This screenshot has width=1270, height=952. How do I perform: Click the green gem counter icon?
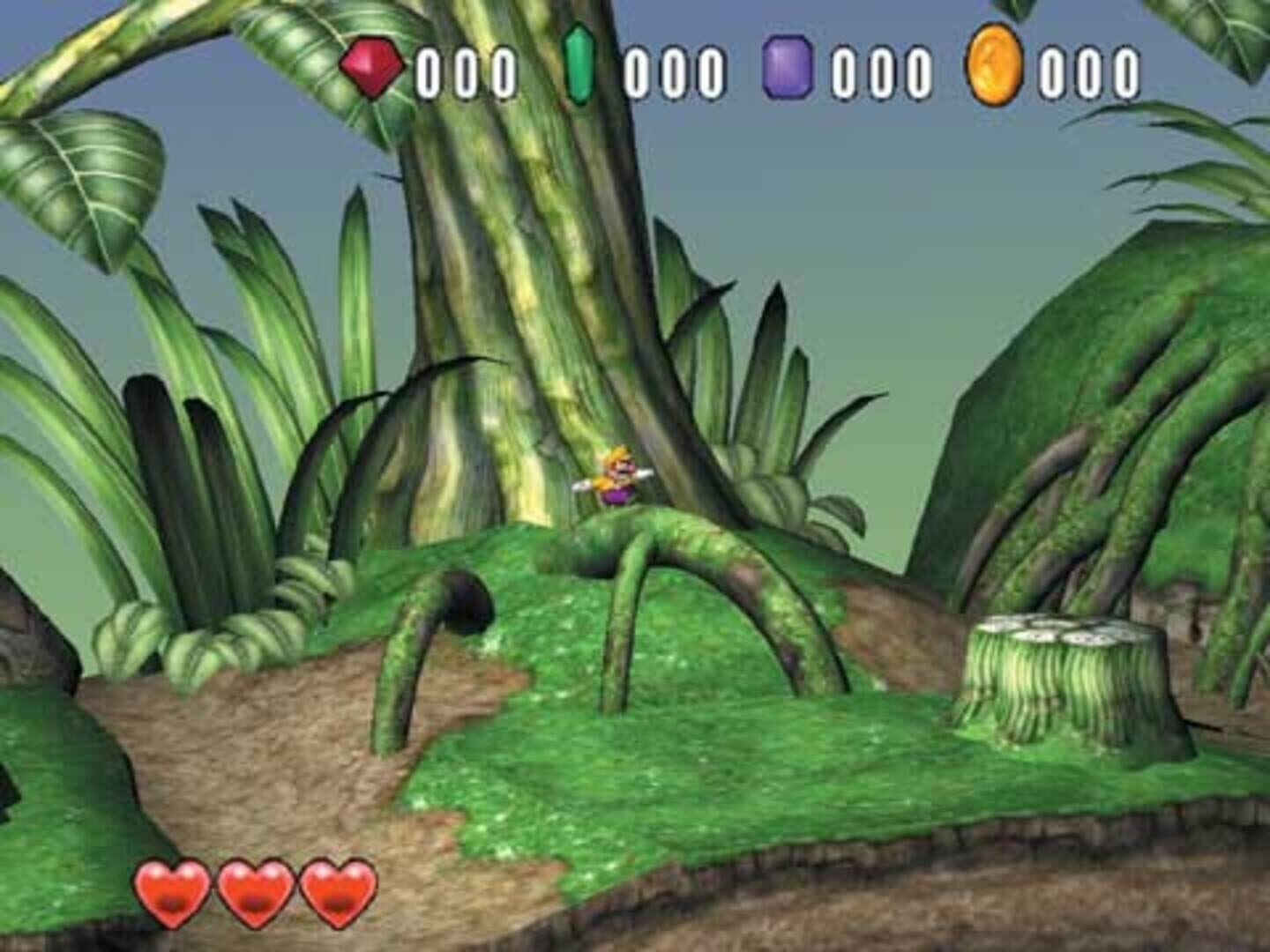(579, 67)
